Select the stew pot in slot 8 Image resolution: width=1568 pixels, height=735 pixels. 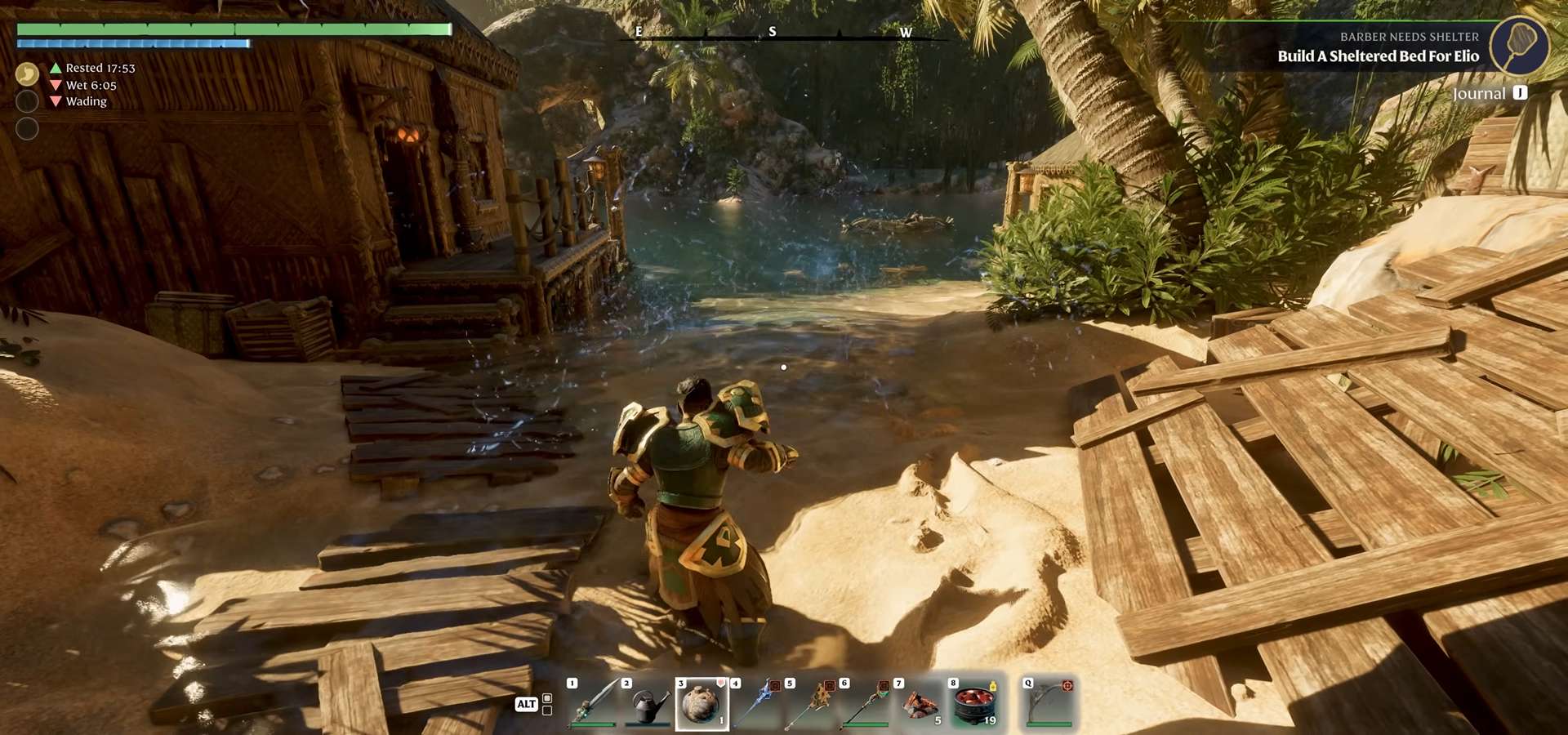point(975,704)
